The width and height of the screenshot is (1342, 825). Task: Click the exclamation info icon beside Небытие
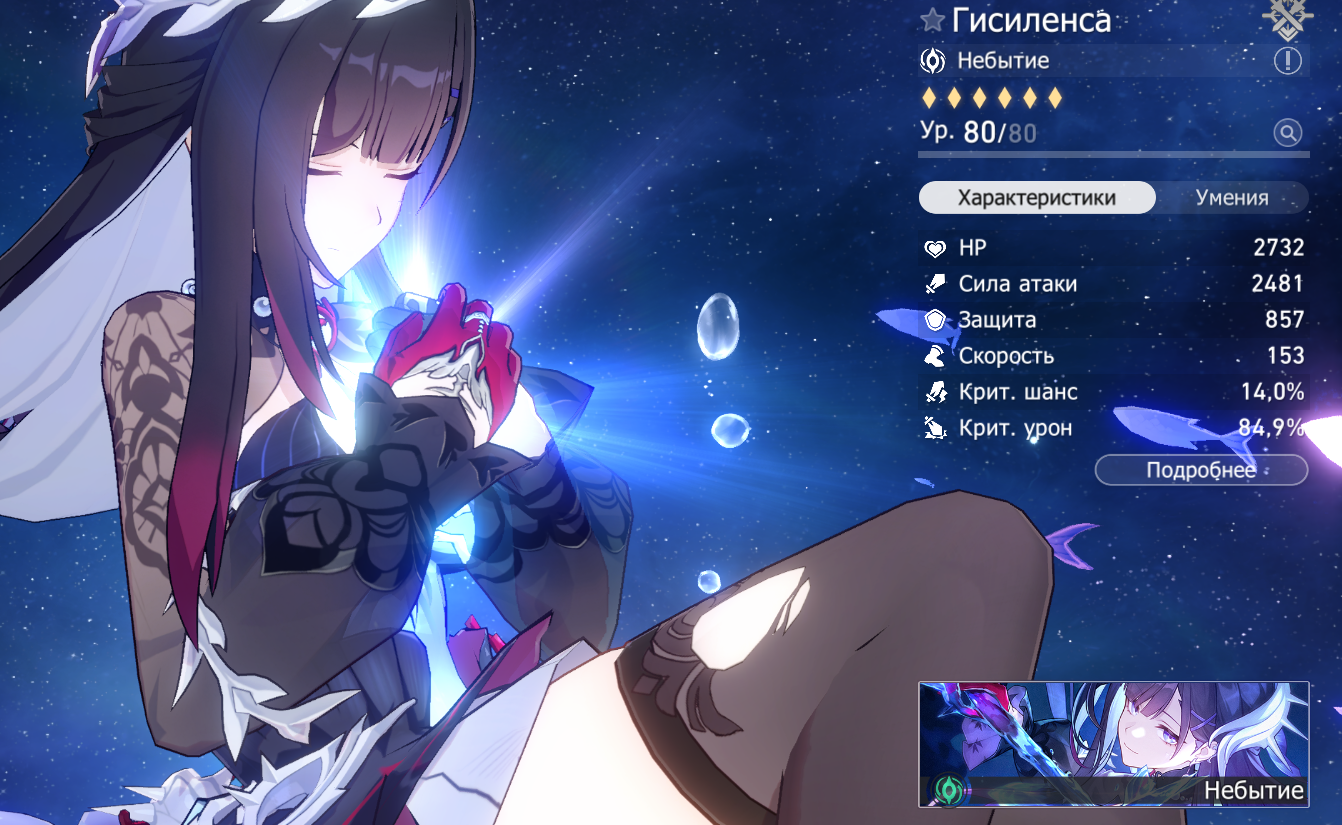(1288, 61)
